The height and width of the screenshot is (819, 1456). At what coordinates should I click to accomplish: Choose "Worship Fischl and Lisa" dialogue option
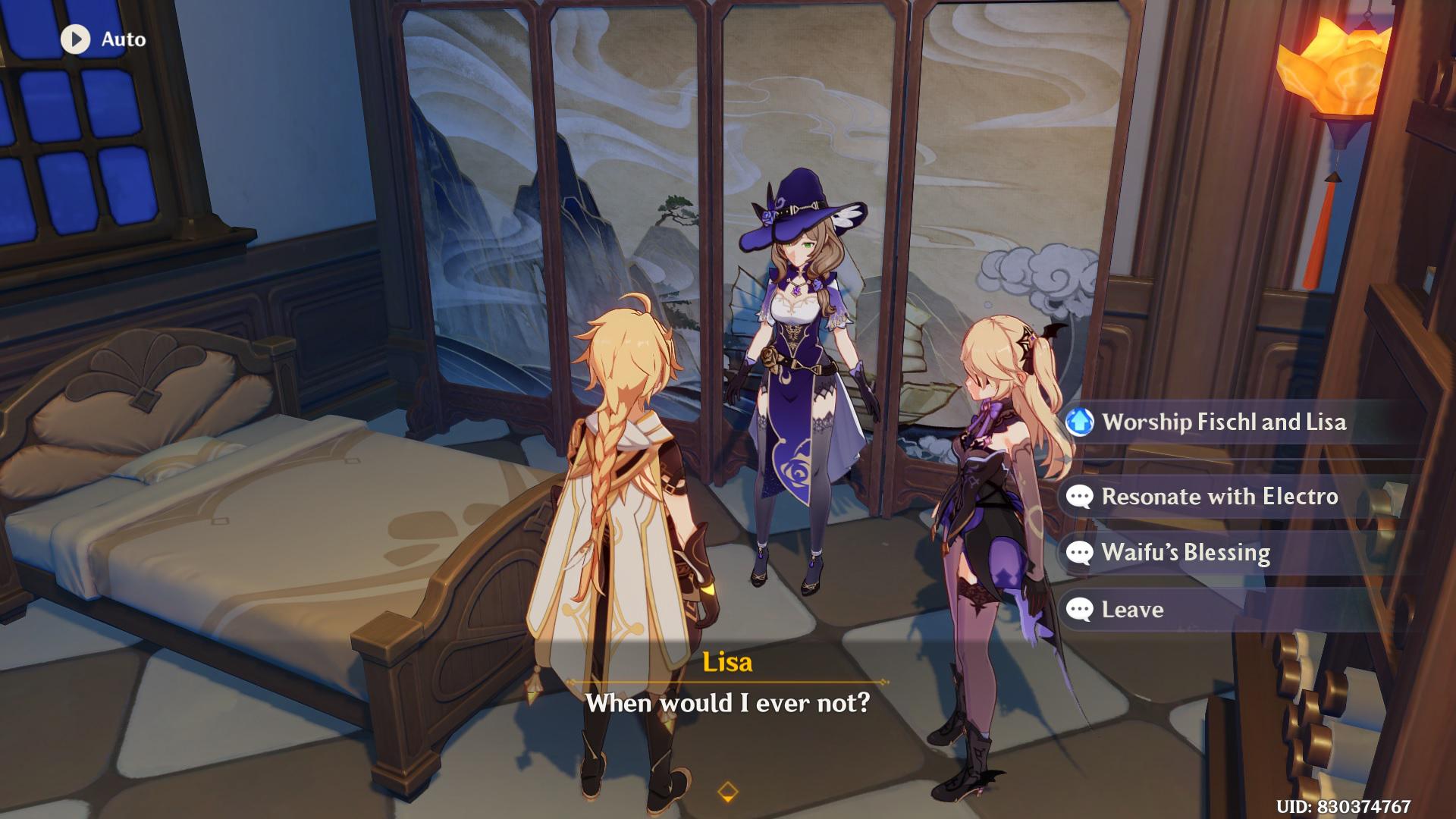(1222, 422)
